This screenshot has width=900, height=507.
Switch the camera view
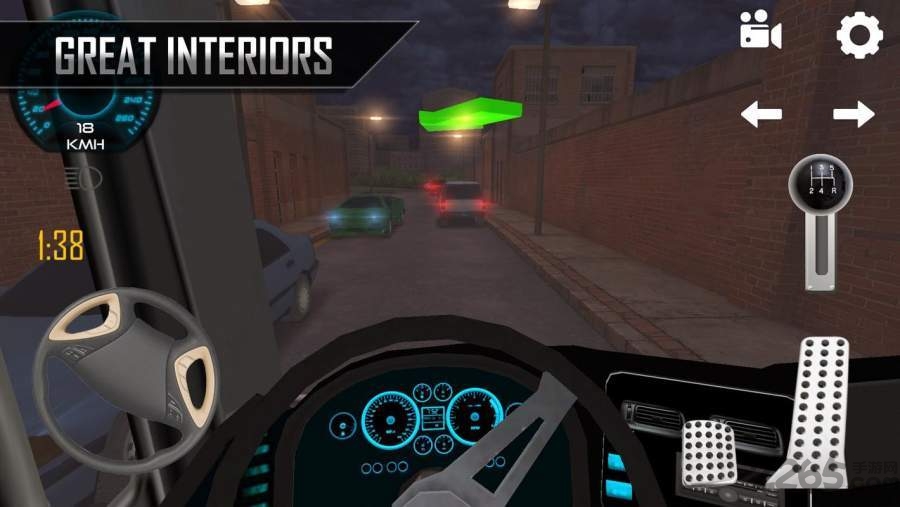tap(760, 32)
